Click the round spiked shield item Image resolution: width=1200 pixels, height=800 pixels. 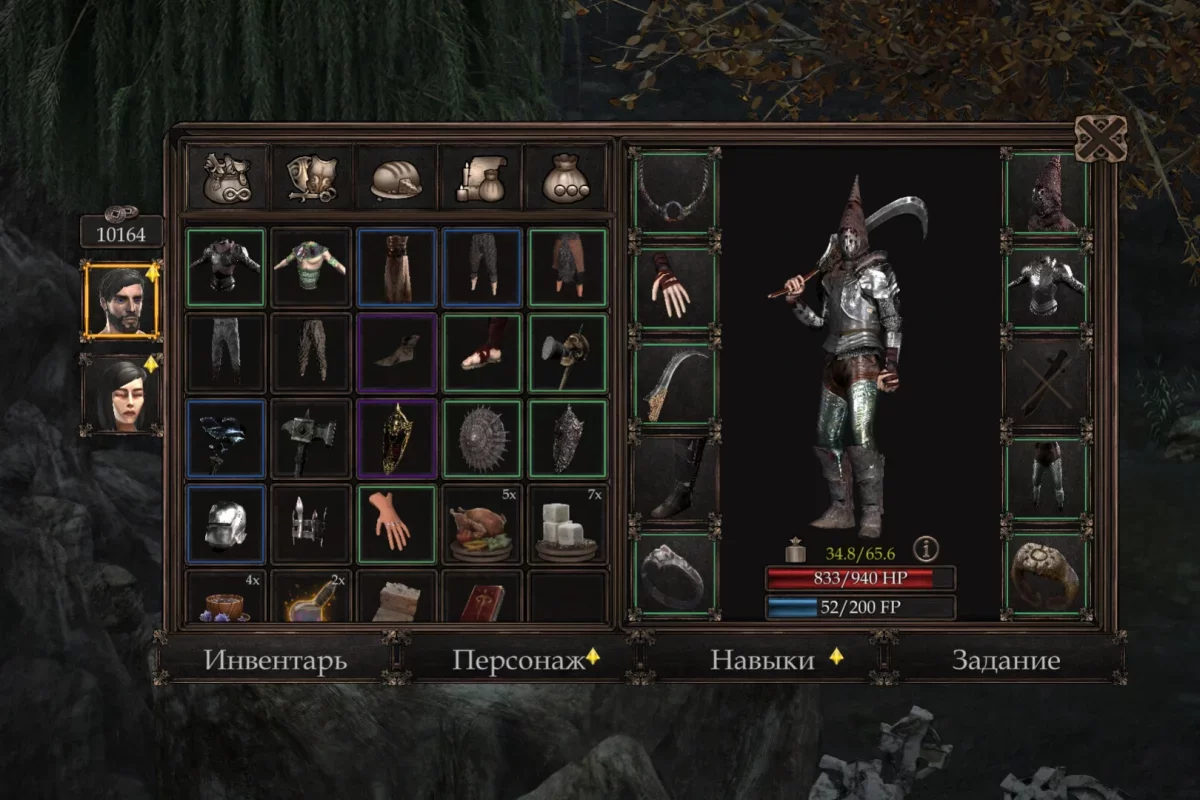click(482, 438)
